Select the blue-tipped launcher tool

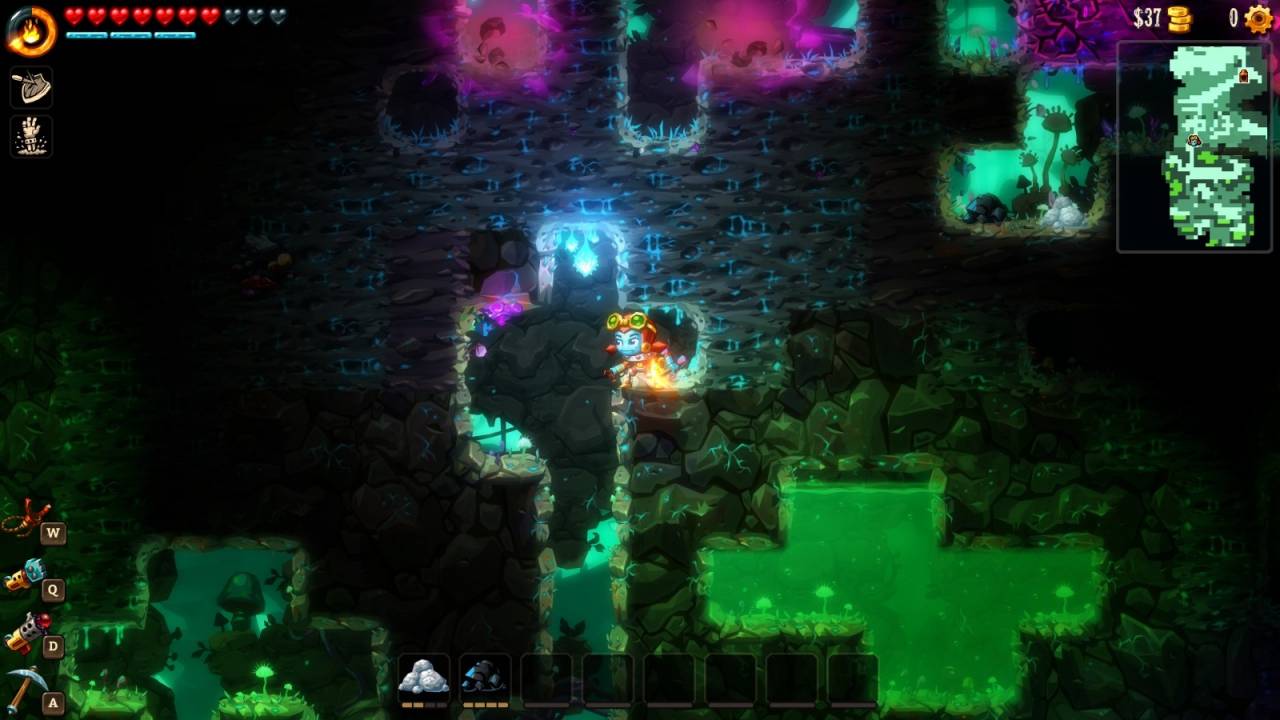25,576
